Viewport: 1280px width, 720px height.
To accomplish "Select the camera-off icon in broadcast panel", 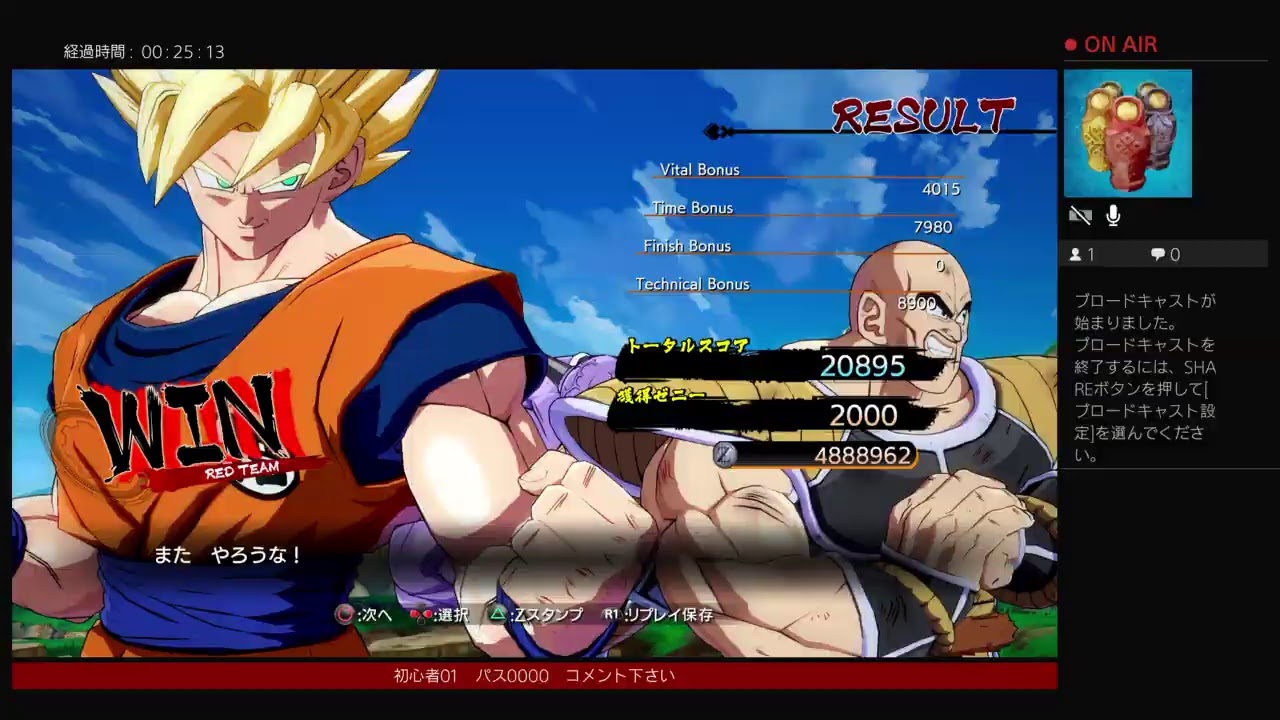I will coord(1080,215).
